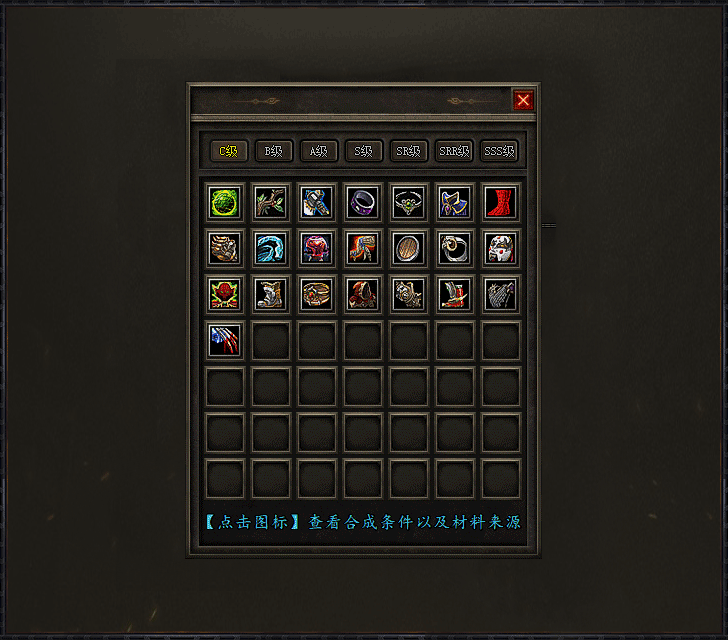Select the red-tipped claws item
The height and width of the screenshot is (640, 728).
pos(224,340)
